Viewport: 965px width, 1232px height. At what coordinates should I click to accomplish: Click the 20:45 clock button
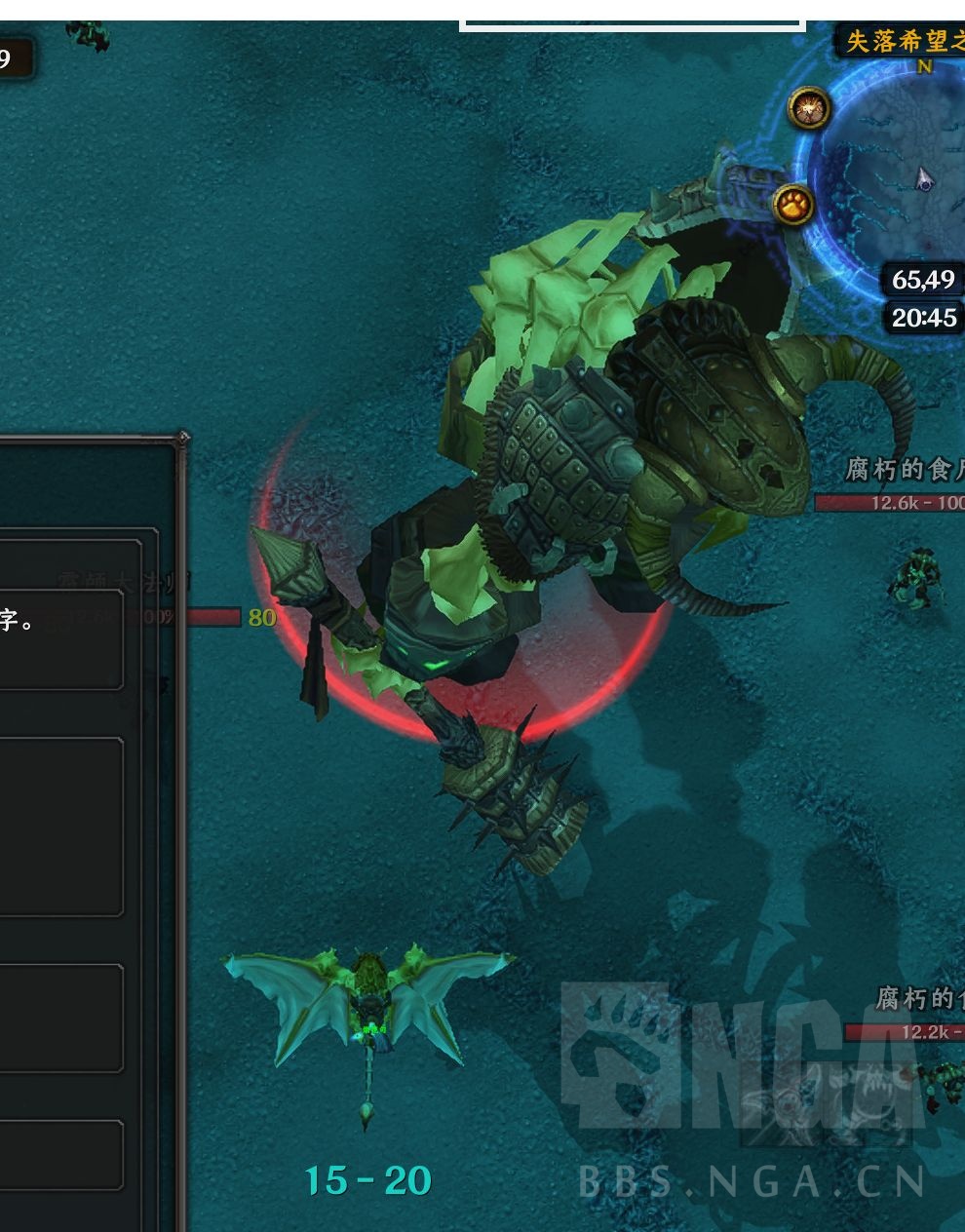point(924,318)
